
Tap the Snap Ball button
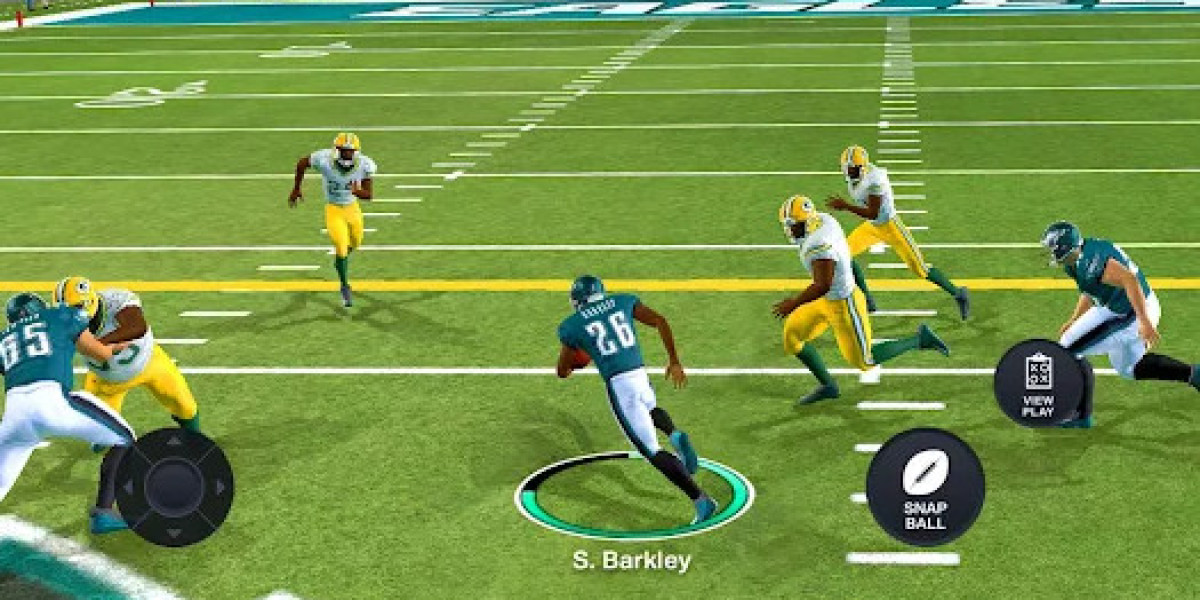925,487
